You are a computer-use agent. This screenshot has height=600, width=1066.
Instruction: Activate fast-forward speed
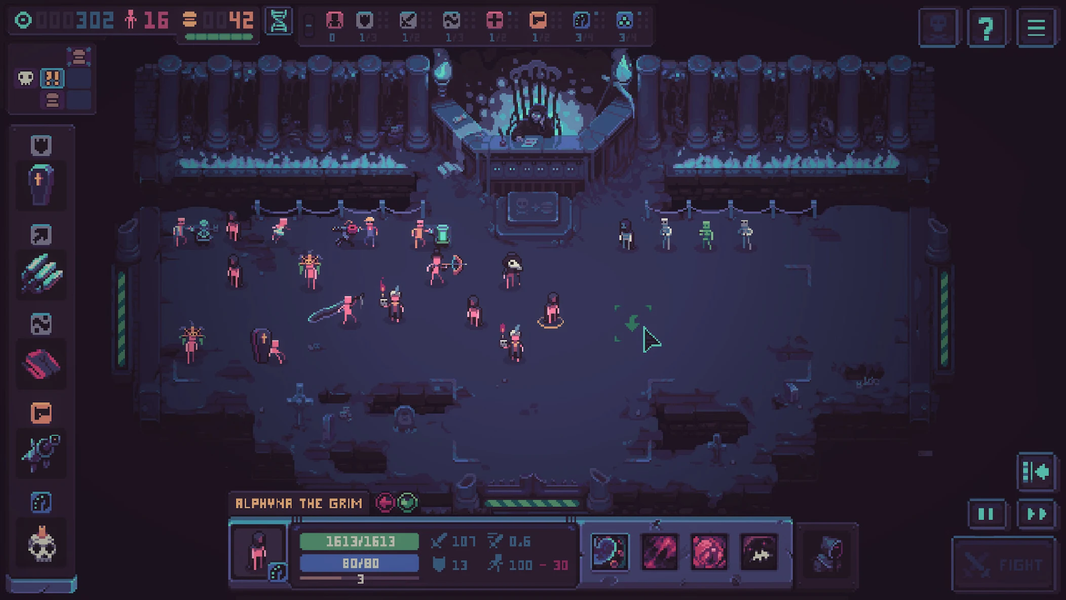coord(1037,514)
